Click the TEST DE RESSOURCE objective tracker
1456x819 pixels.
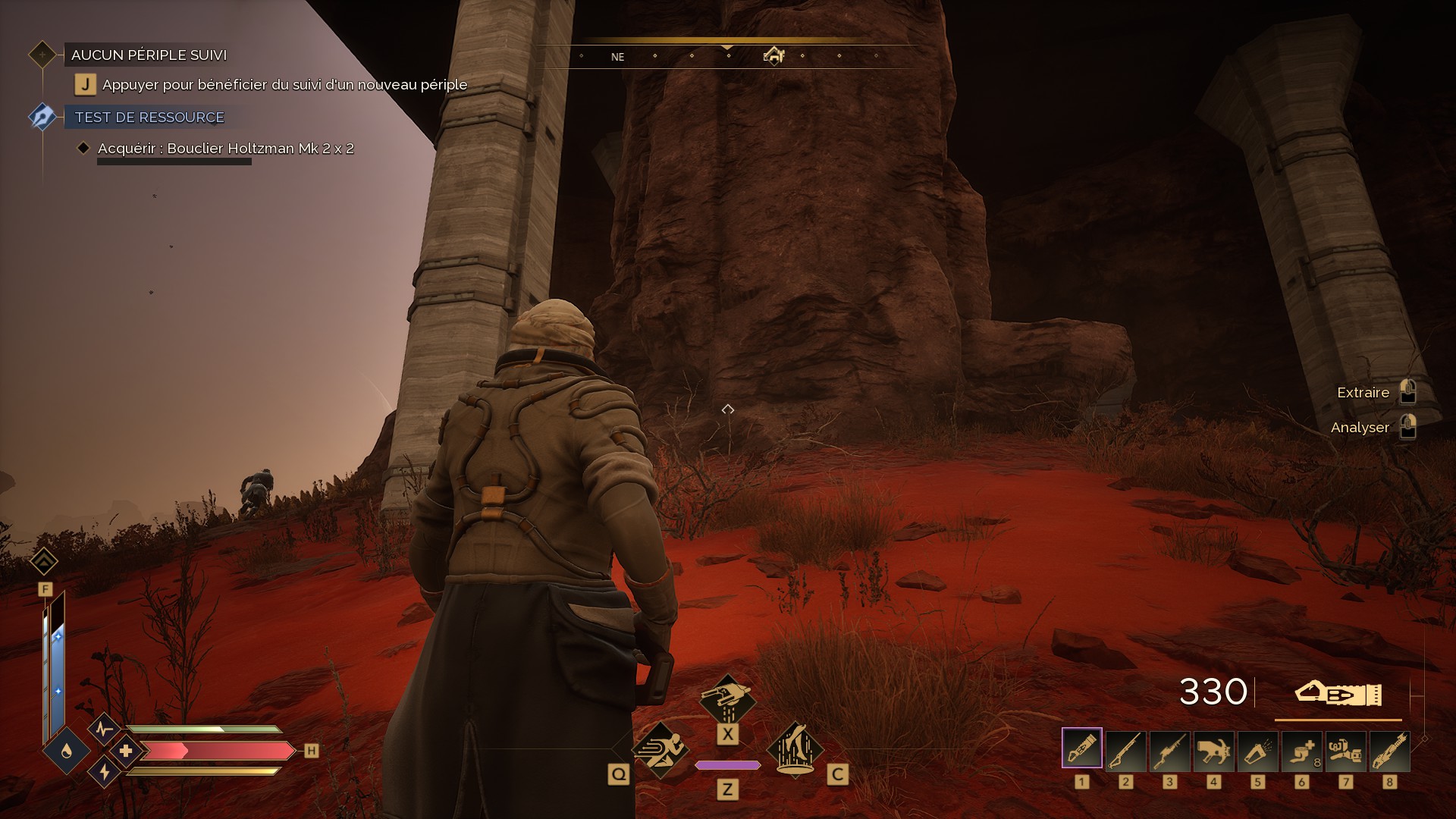coord(149,118)
